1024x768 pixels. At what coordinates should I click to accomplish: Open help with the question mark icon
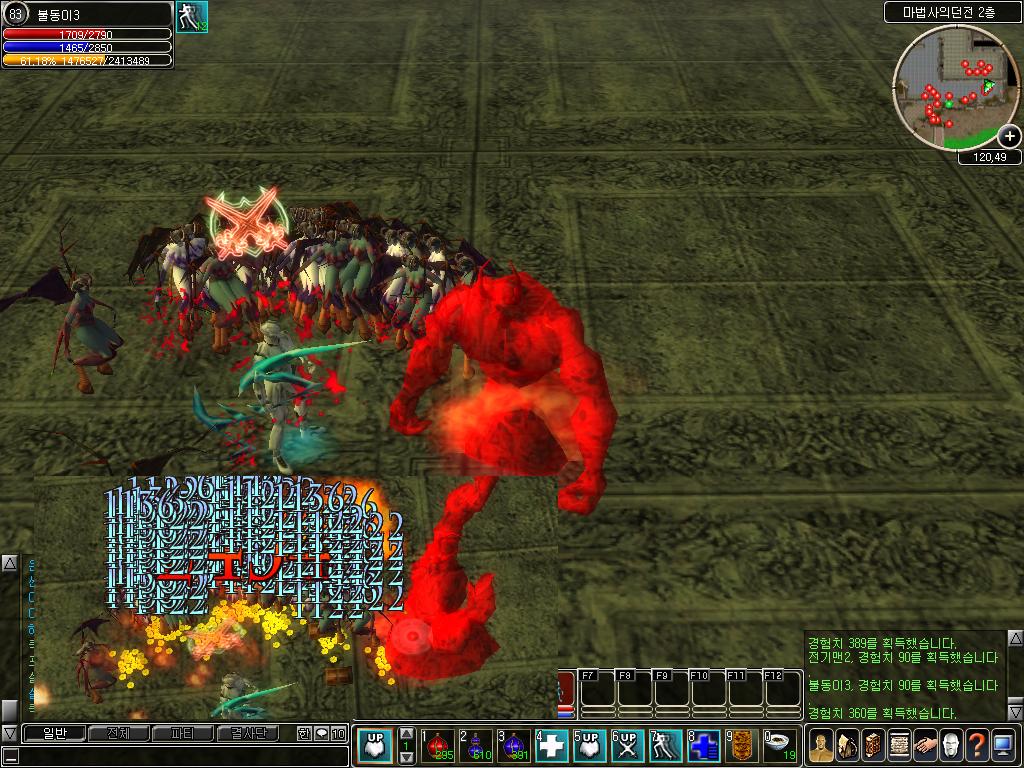(x=976, y=744)
